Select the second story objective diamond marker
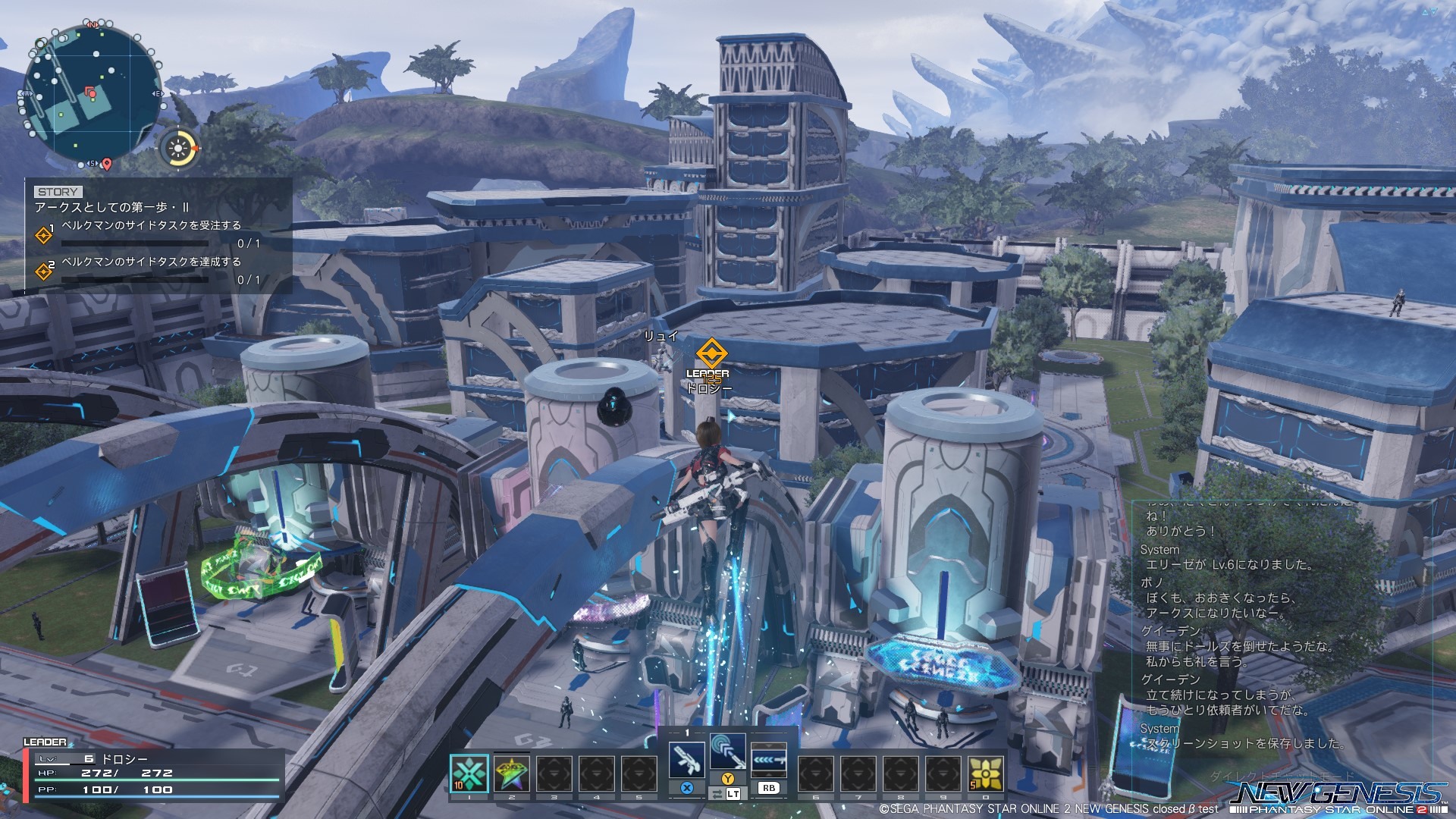The image size is (1456, 819). coord(44,271)
